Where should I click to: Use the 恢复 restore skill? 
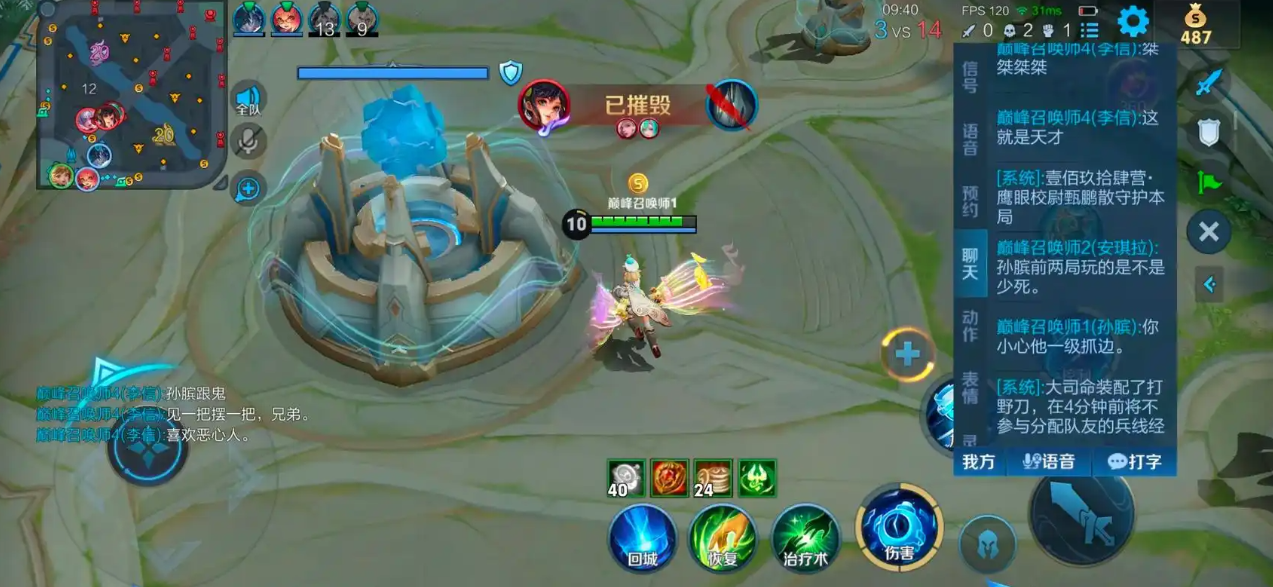pos(723,537)
